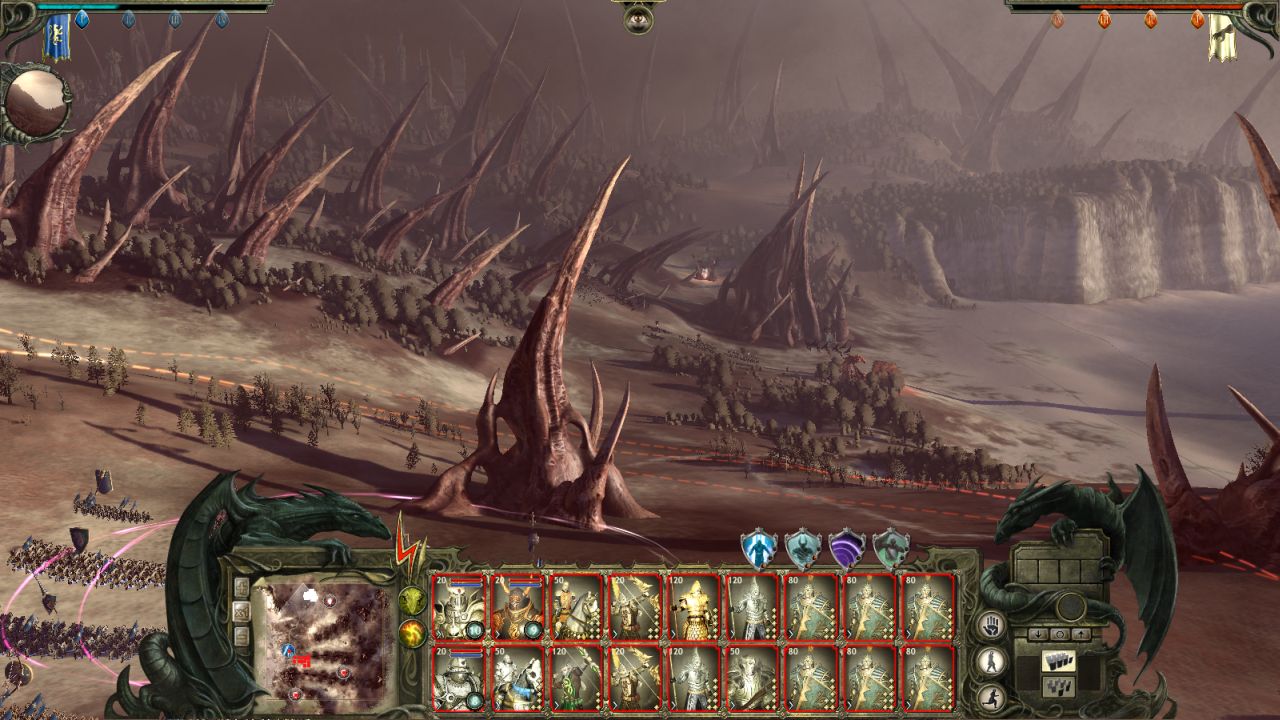Set units to running pace

point(990,695)
